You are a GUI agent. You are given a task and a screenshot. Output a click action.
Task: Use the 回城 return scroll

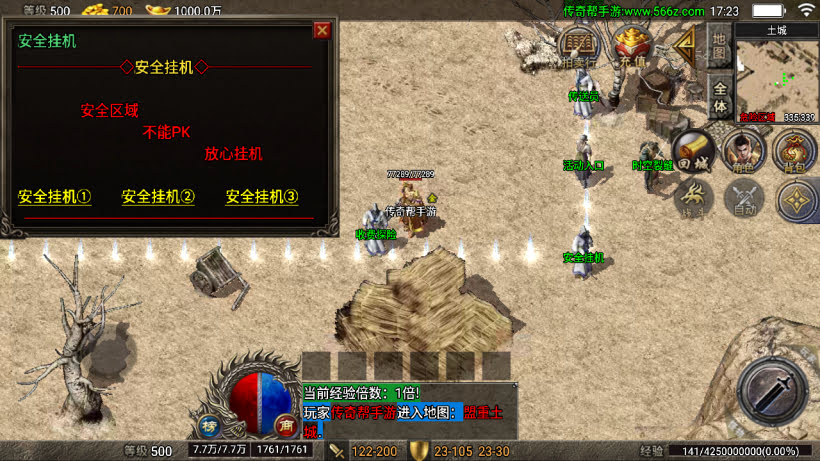[x=692, y=149]
